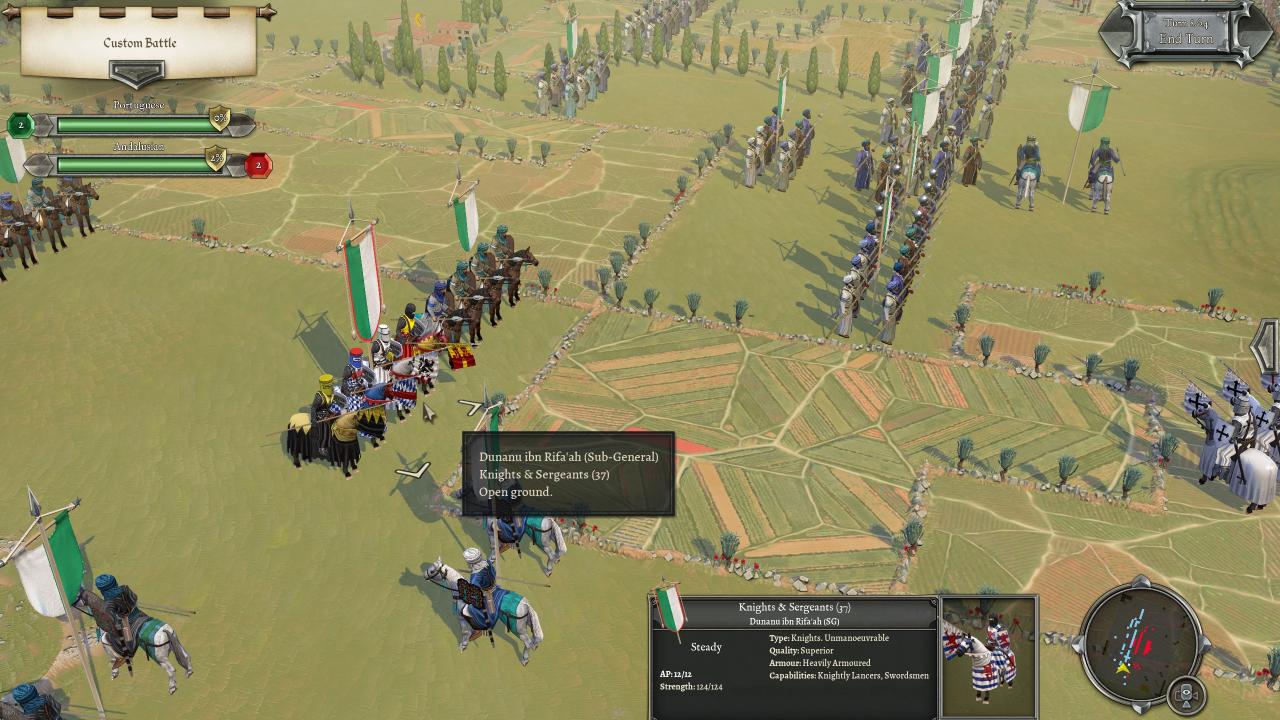
Task: End the current turn
Action: coord(1185,39)
